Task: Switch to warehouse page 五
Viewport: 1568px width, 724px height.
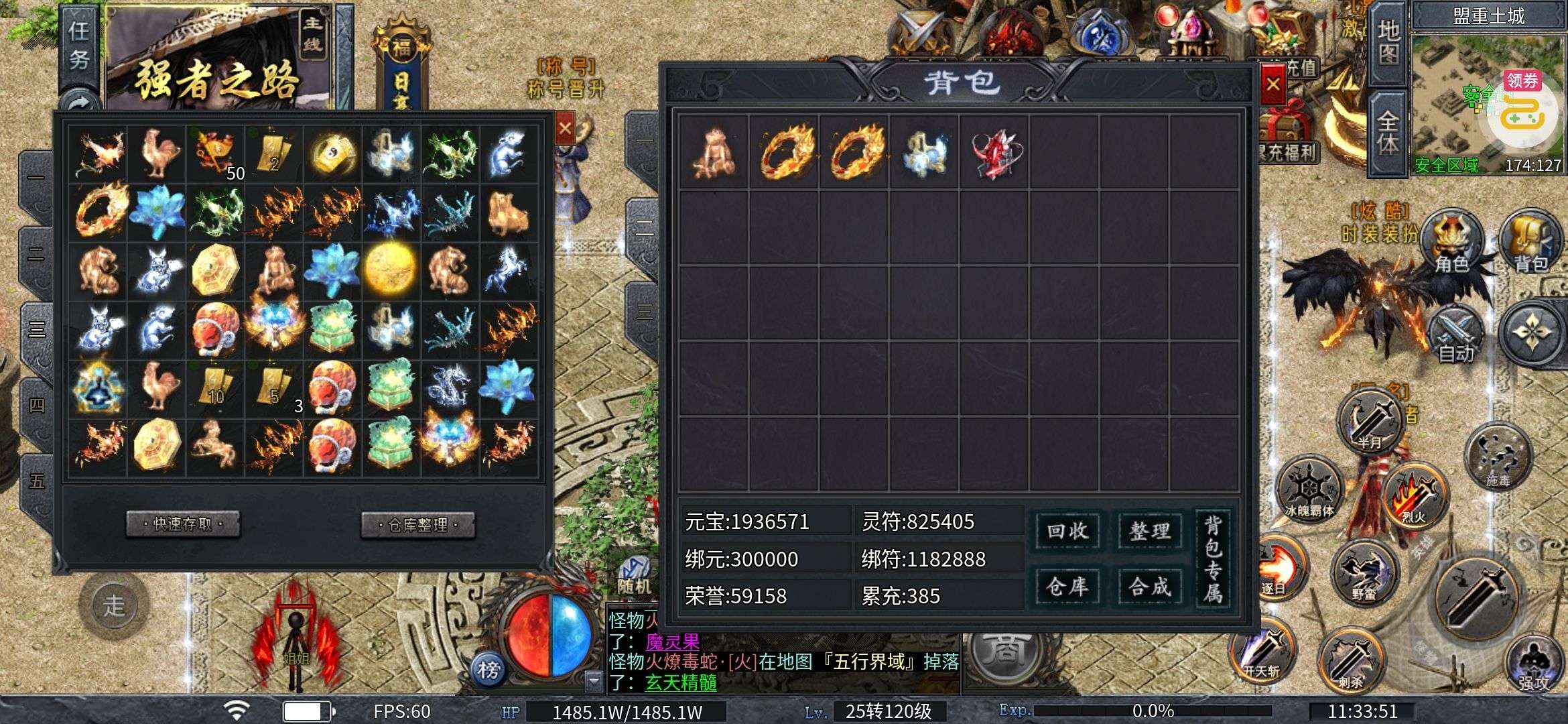Action: [37, 481]
